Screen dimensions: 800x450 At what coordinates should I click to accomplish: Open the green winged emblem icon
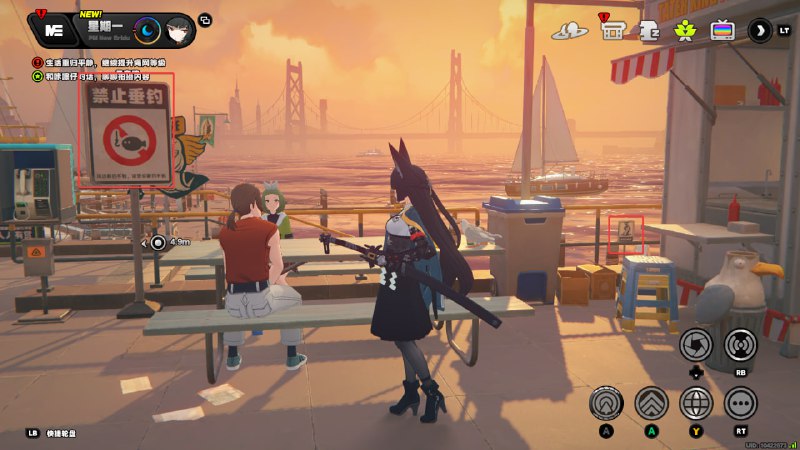pyautogui.click(x=685, y=31)
